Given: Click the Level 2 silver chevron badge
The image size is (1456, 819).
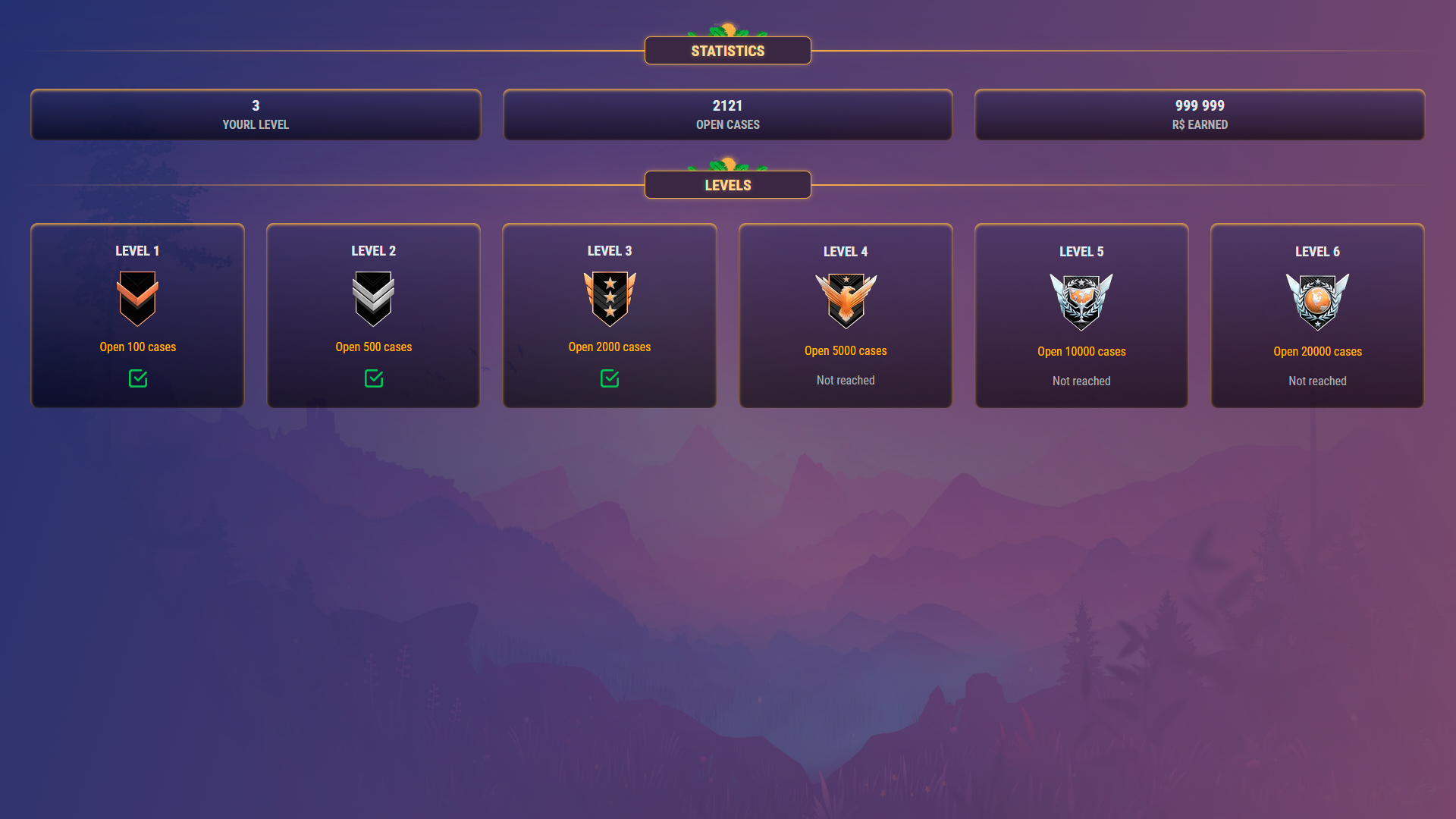Looking at the screenshot, I should coord(373,298).
